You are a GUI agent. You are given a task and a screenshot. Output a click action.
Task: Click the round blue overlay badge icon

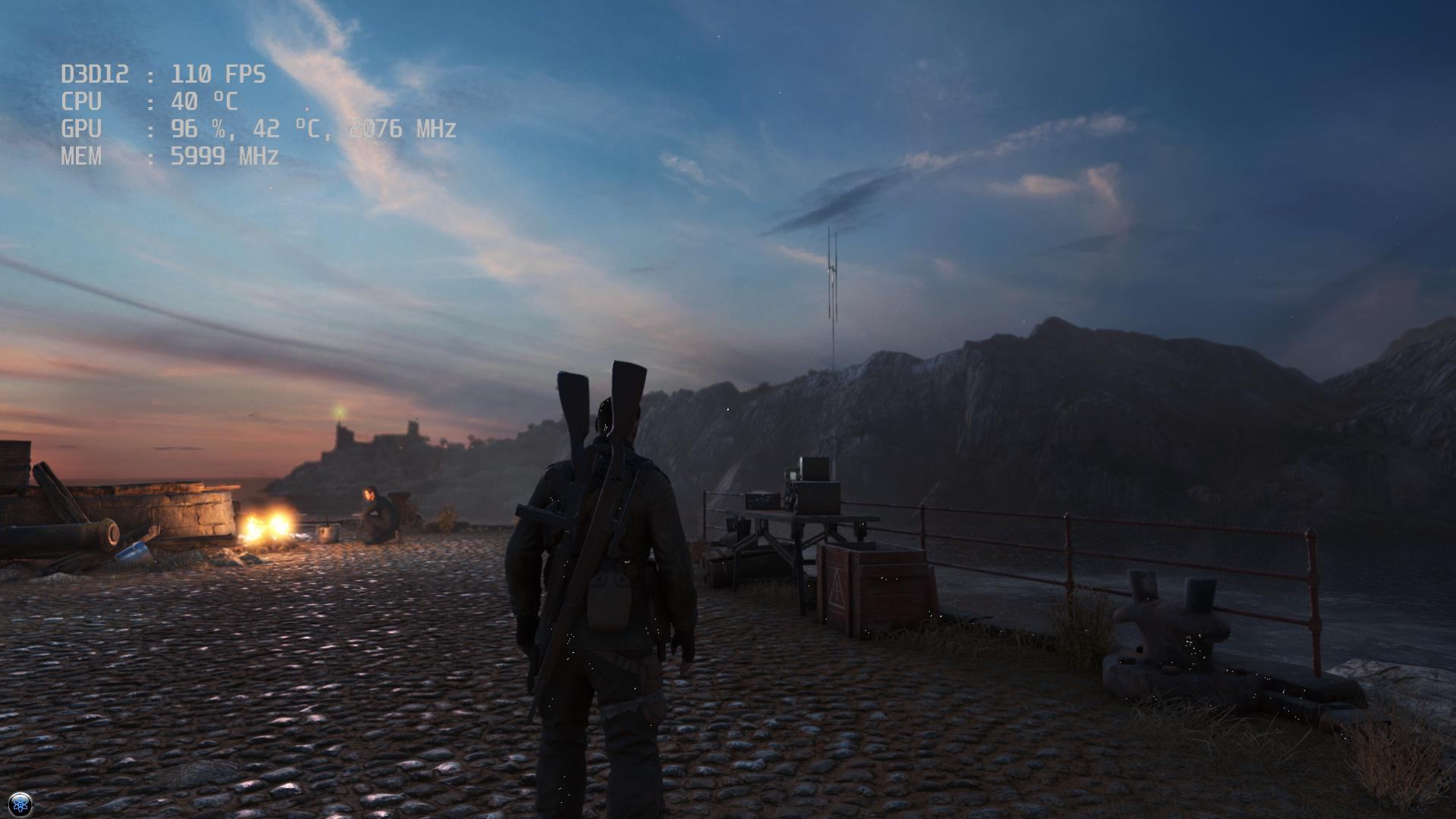[x=20, y=804]
